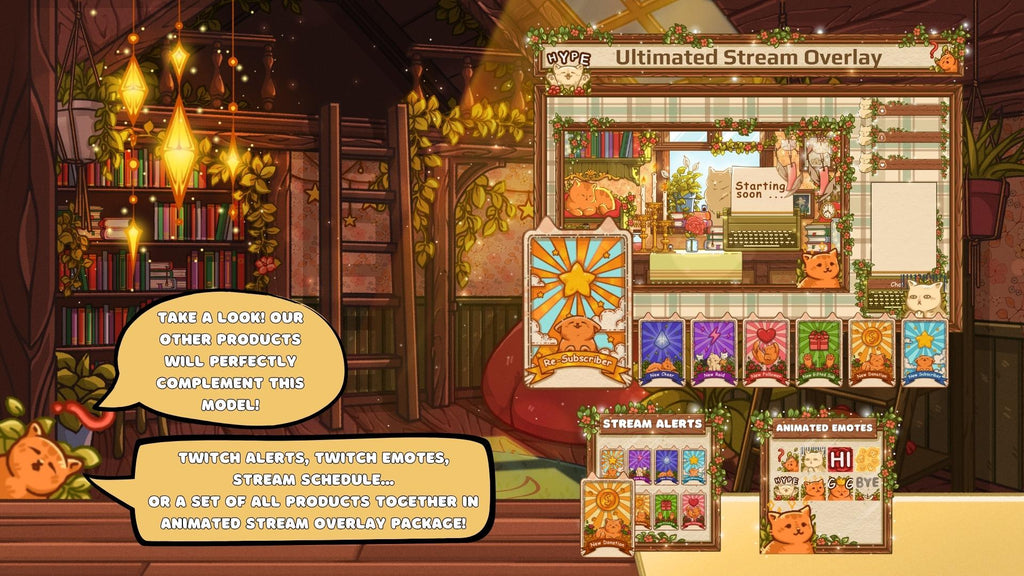This screenshot has width=1024, height=576.
Task: Select the Ultimated Stream Overlay title banner
Action: coord(748,57)
